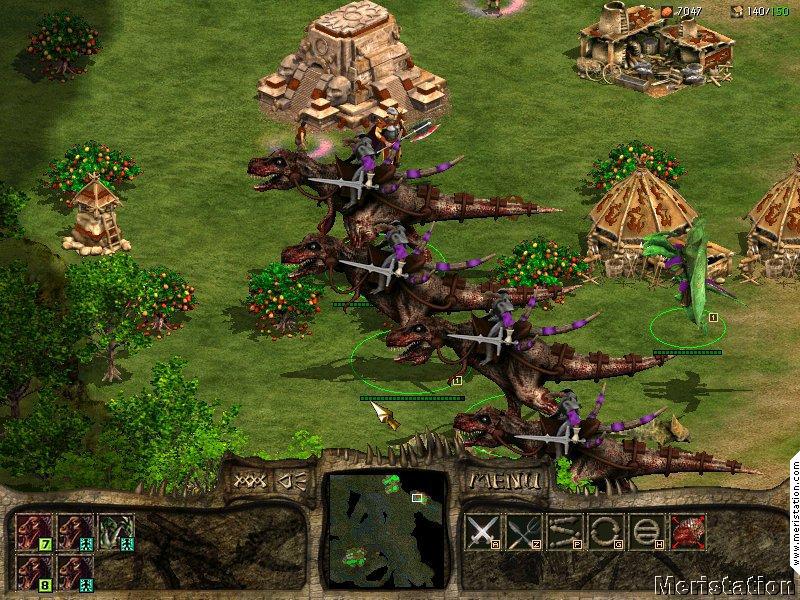Click the XXX rune button

[x=246, y=480]
